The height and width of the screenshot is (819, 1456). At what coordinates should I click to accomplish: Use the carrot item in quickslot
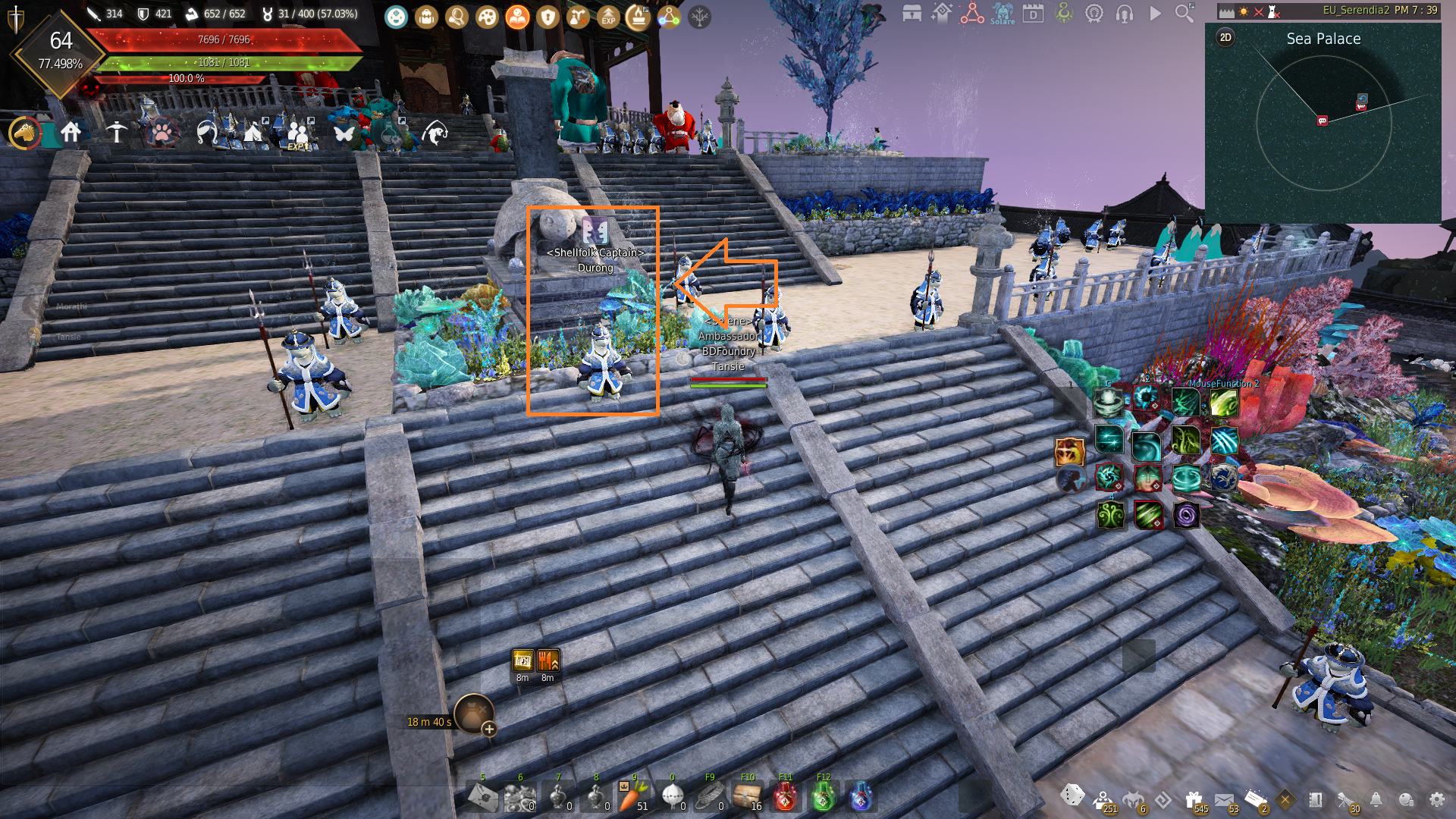coord(631,797)
